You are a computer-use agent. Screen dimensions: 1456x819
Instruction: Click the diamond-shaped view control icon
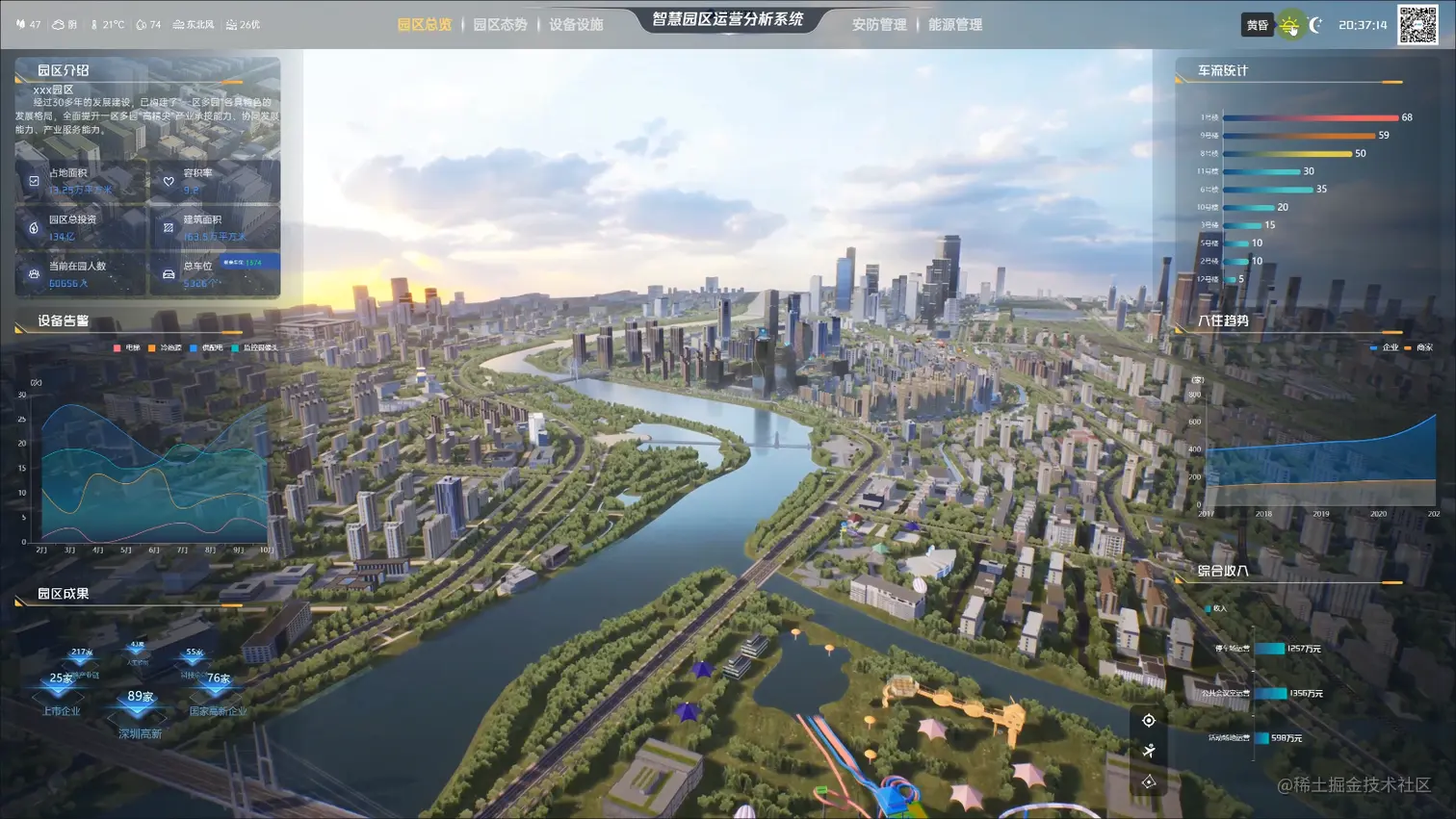click(x=1149, y=782)
